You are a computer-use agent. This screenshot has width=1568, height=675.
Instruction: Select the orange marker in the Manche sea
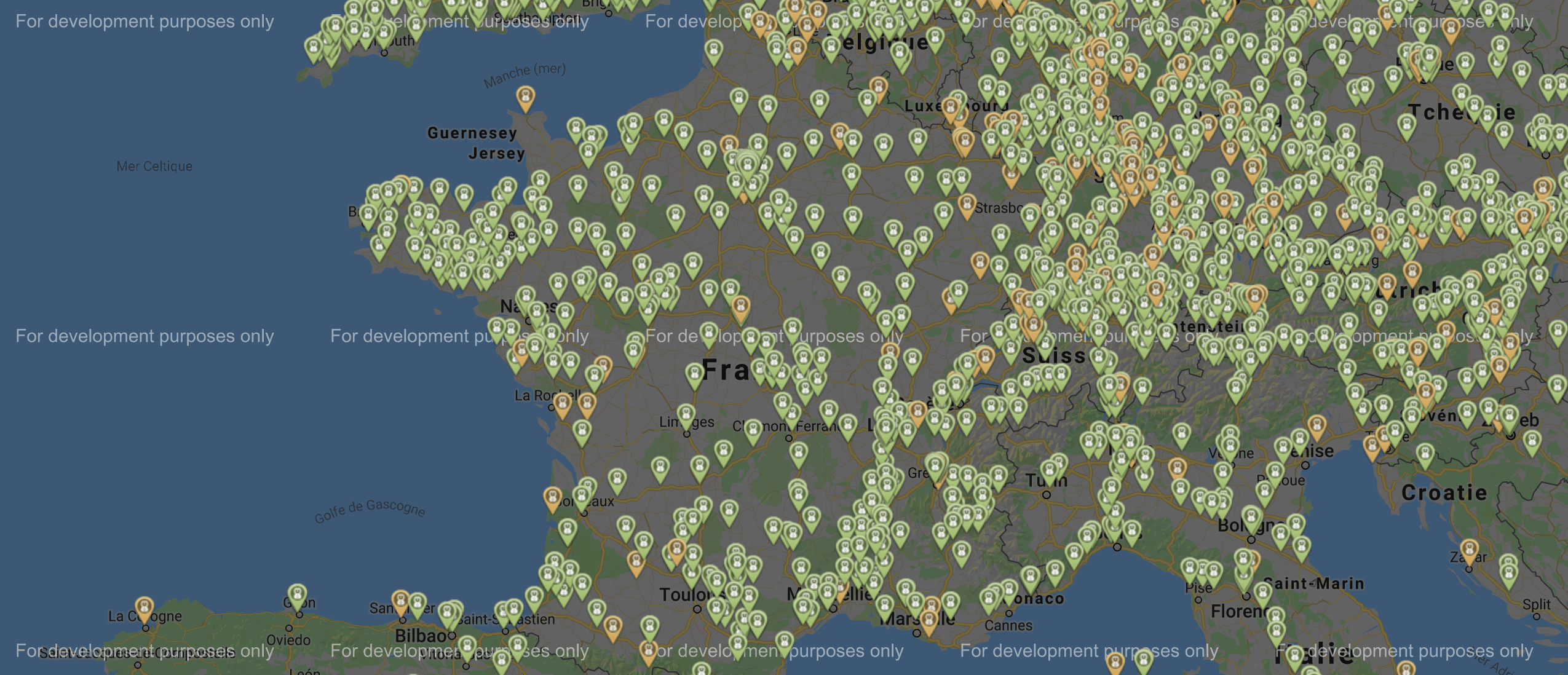pos(525,97)
